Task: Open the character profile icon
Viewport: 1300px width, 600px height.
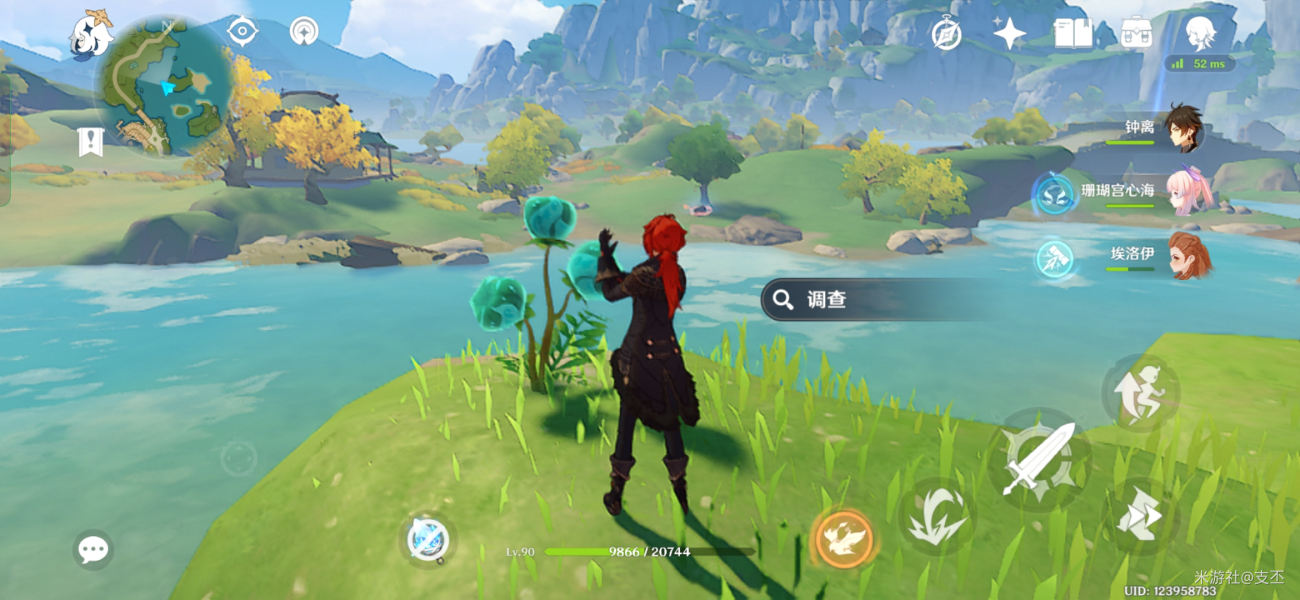Action: (x=1199, y=33)
